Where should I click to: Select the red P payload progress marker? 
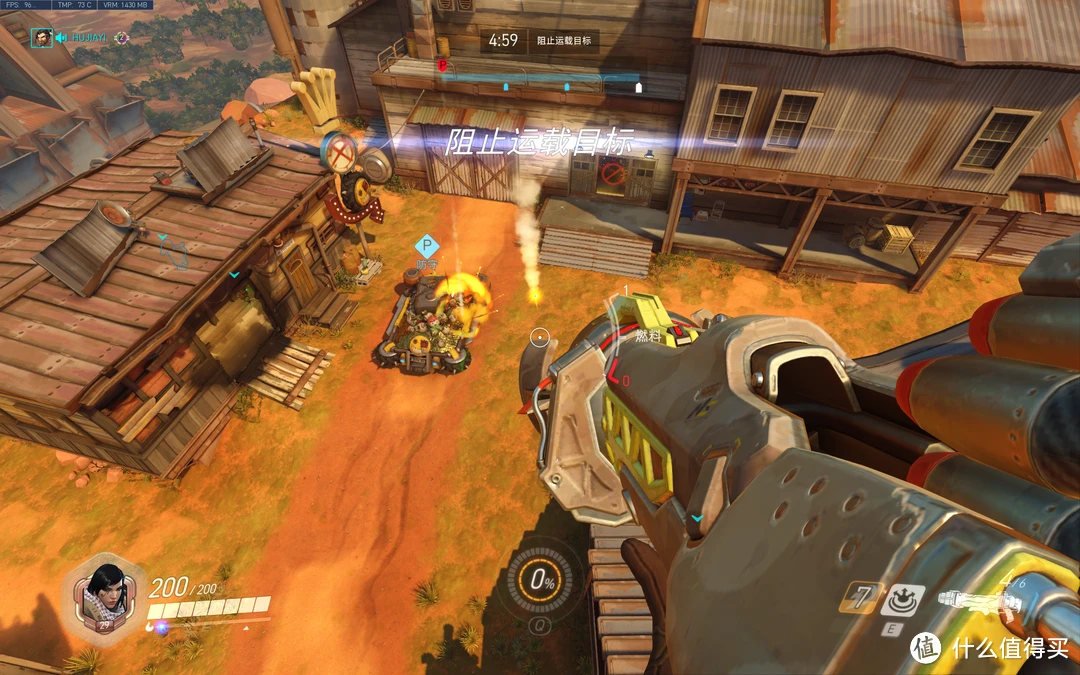tap(443, 66)
